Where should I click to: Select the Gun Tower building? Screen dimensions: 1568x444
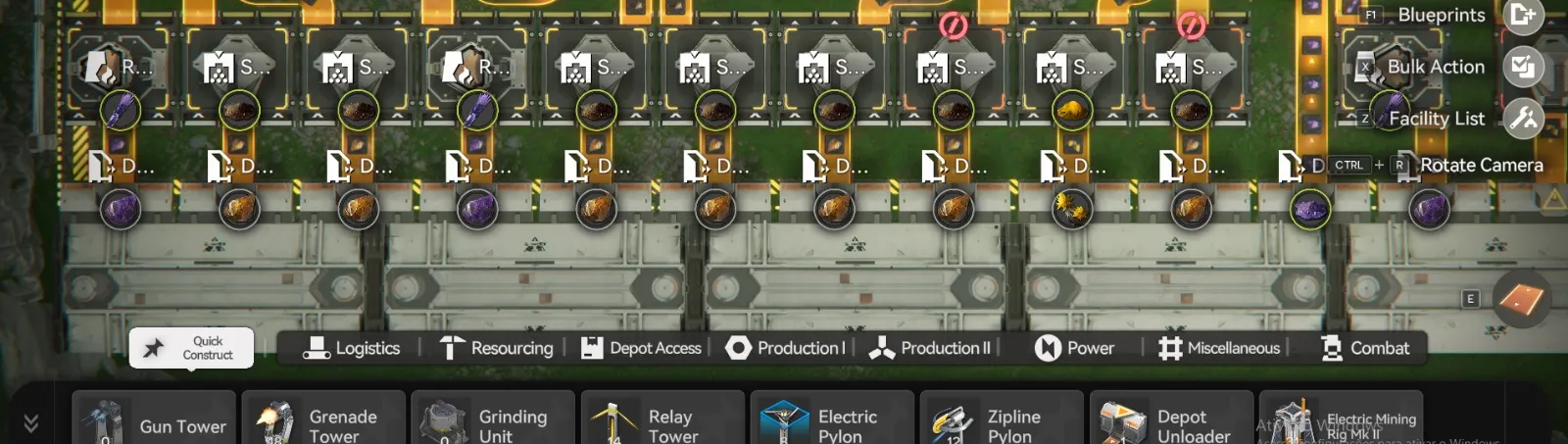(x=154, y=421)
